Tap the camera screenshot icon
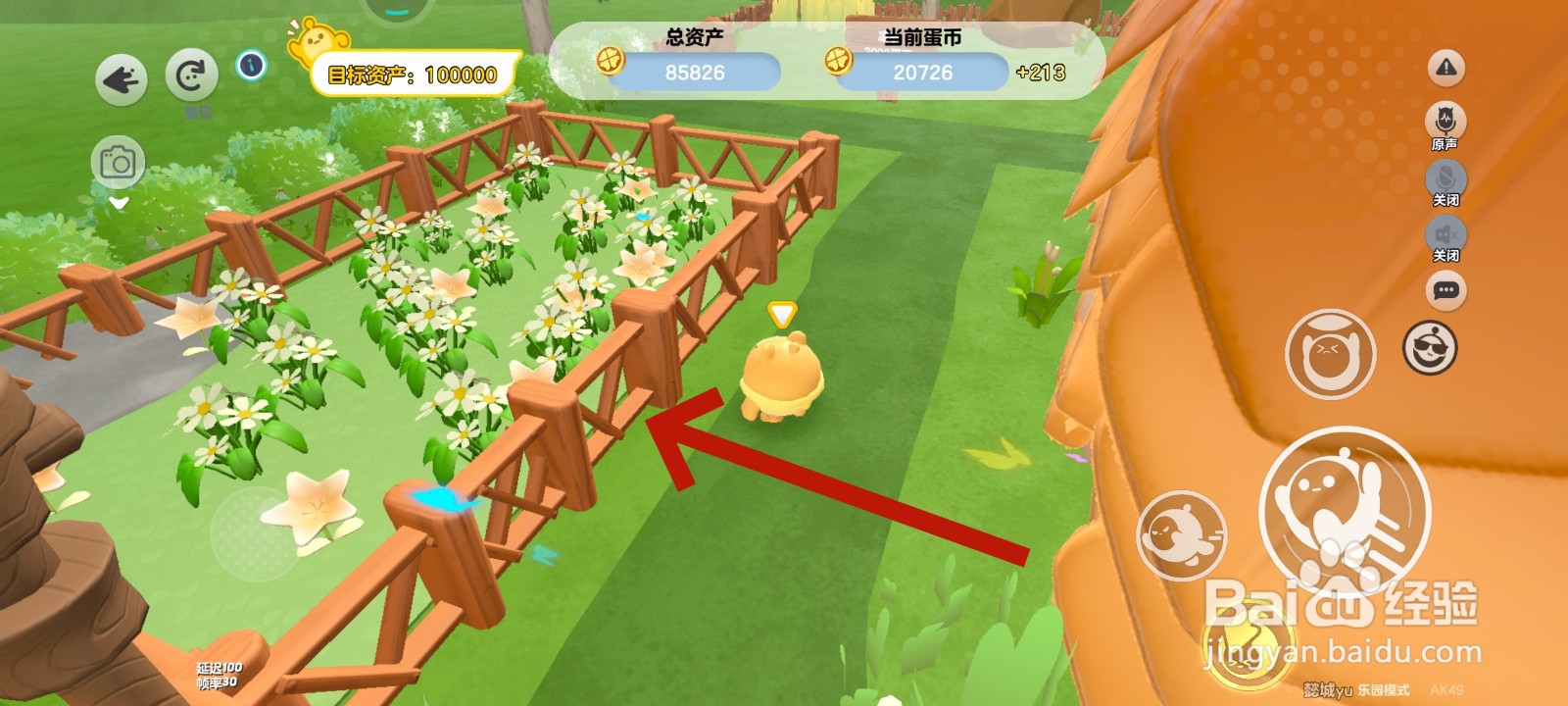Screen dimensions: 1568x706 click(117, 163)
